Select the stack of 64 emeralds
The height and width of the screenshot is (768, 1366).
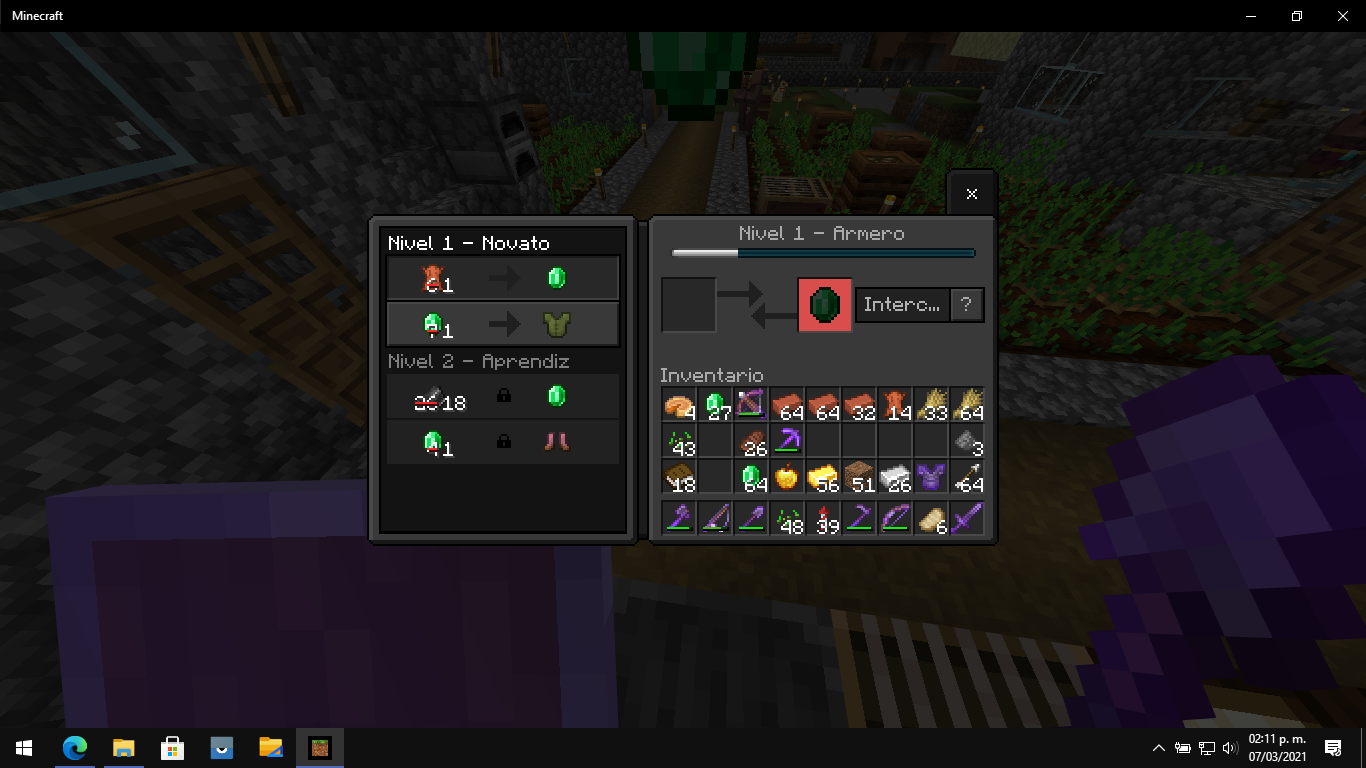click(x=751, y=477)
